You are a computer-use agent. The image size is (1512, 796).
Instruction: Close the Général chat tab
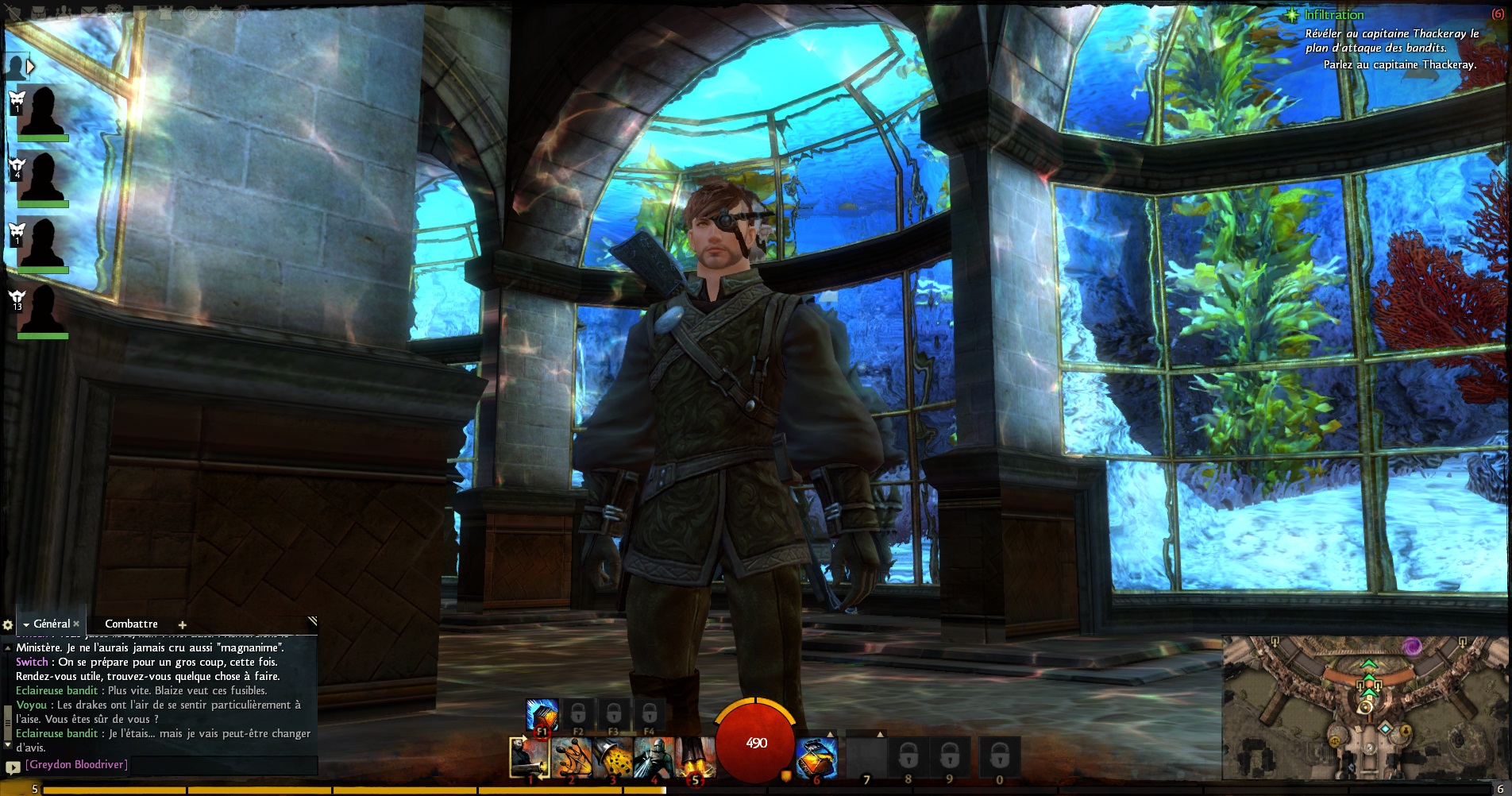(76, 624)
